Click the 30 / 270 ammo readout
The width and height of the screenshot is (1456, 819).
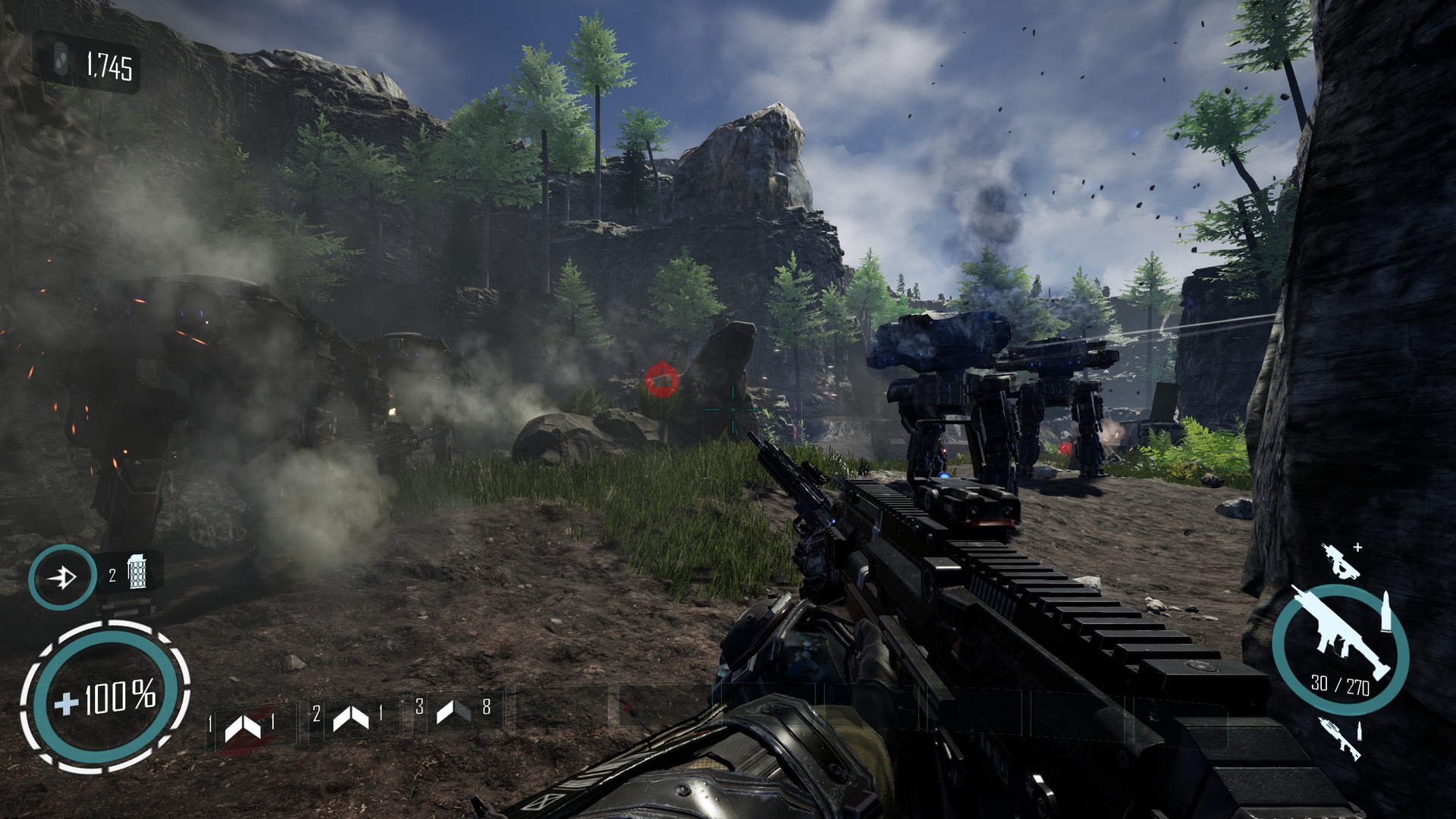[x=1340, y=685]
